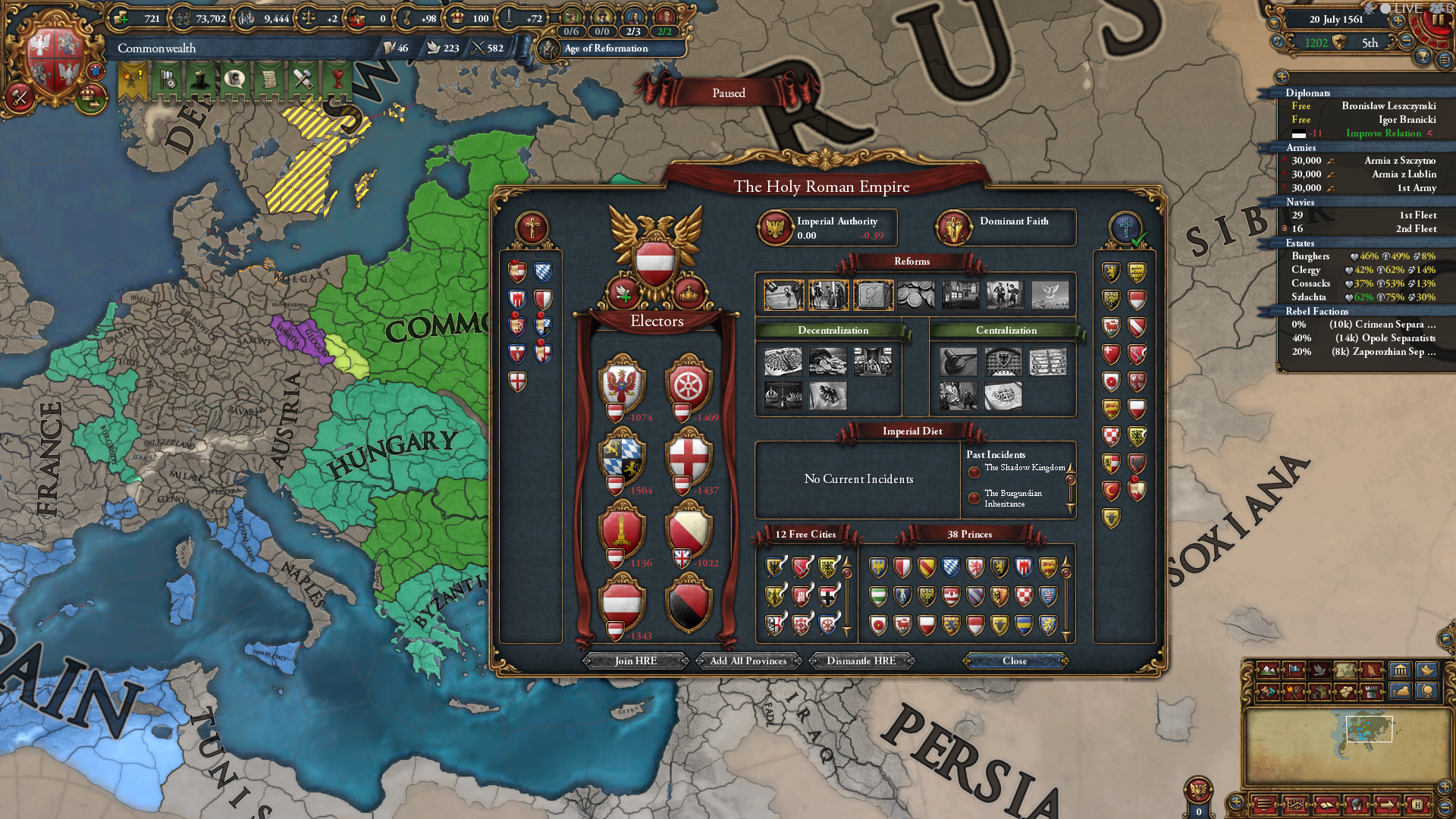
Task: Select the religious mapmode prayer-hands icon
Action: tap(1370, 670)
